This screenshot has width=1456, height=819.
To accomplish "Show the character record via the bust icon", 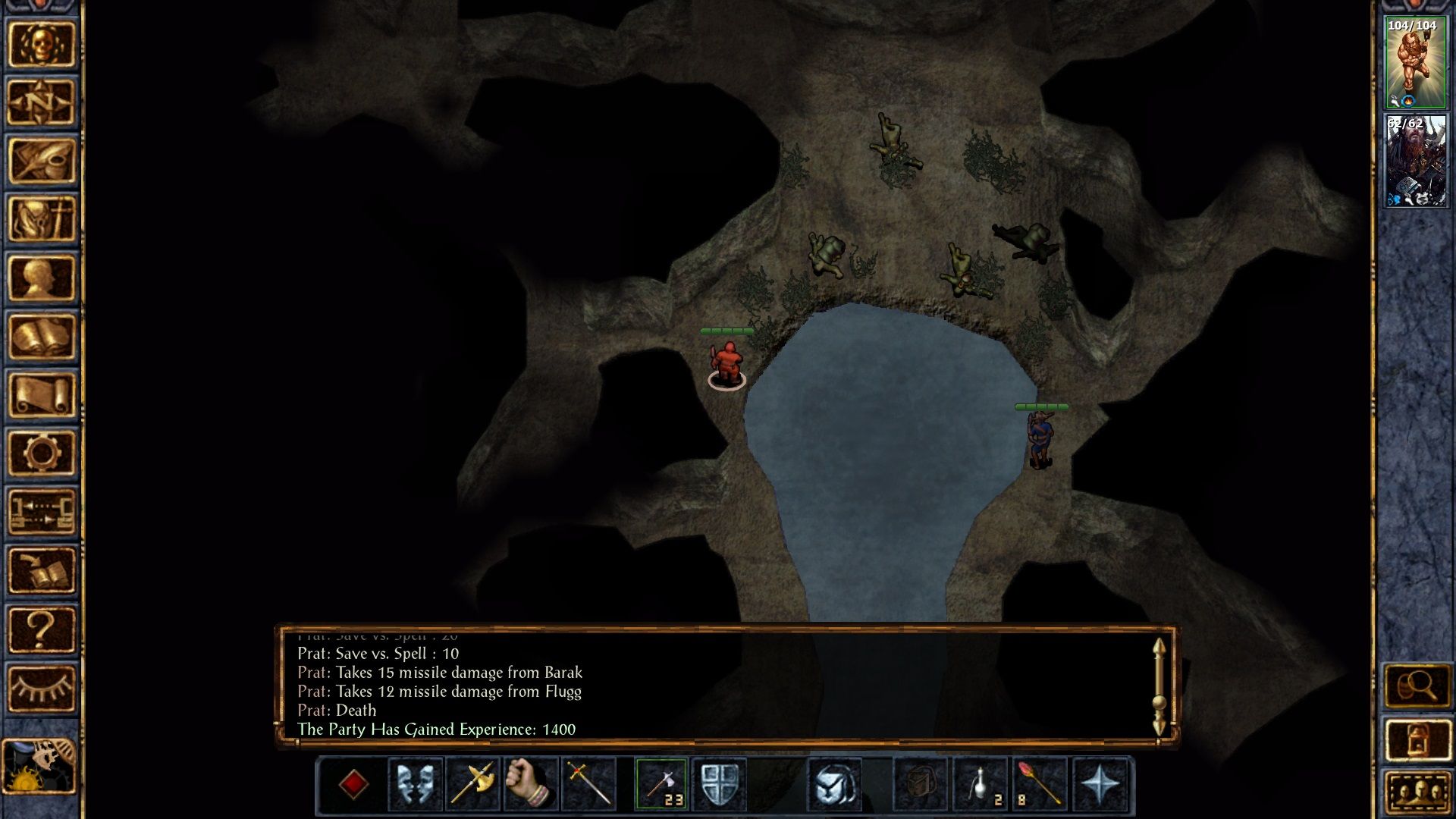I will pos(42,278).
